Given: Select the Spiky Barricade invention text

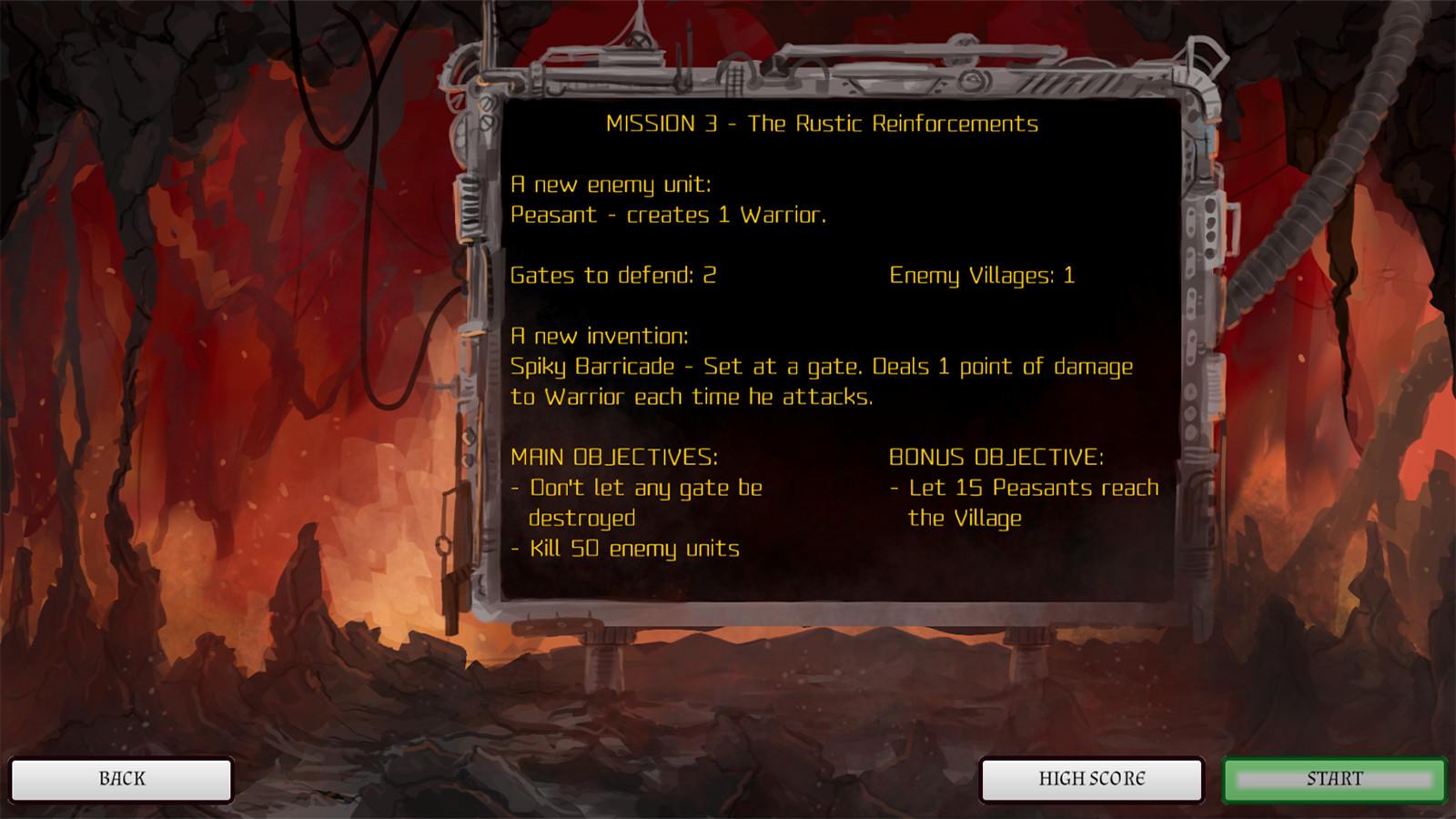Looking at the screenshot, I should (x=819, y=381).
